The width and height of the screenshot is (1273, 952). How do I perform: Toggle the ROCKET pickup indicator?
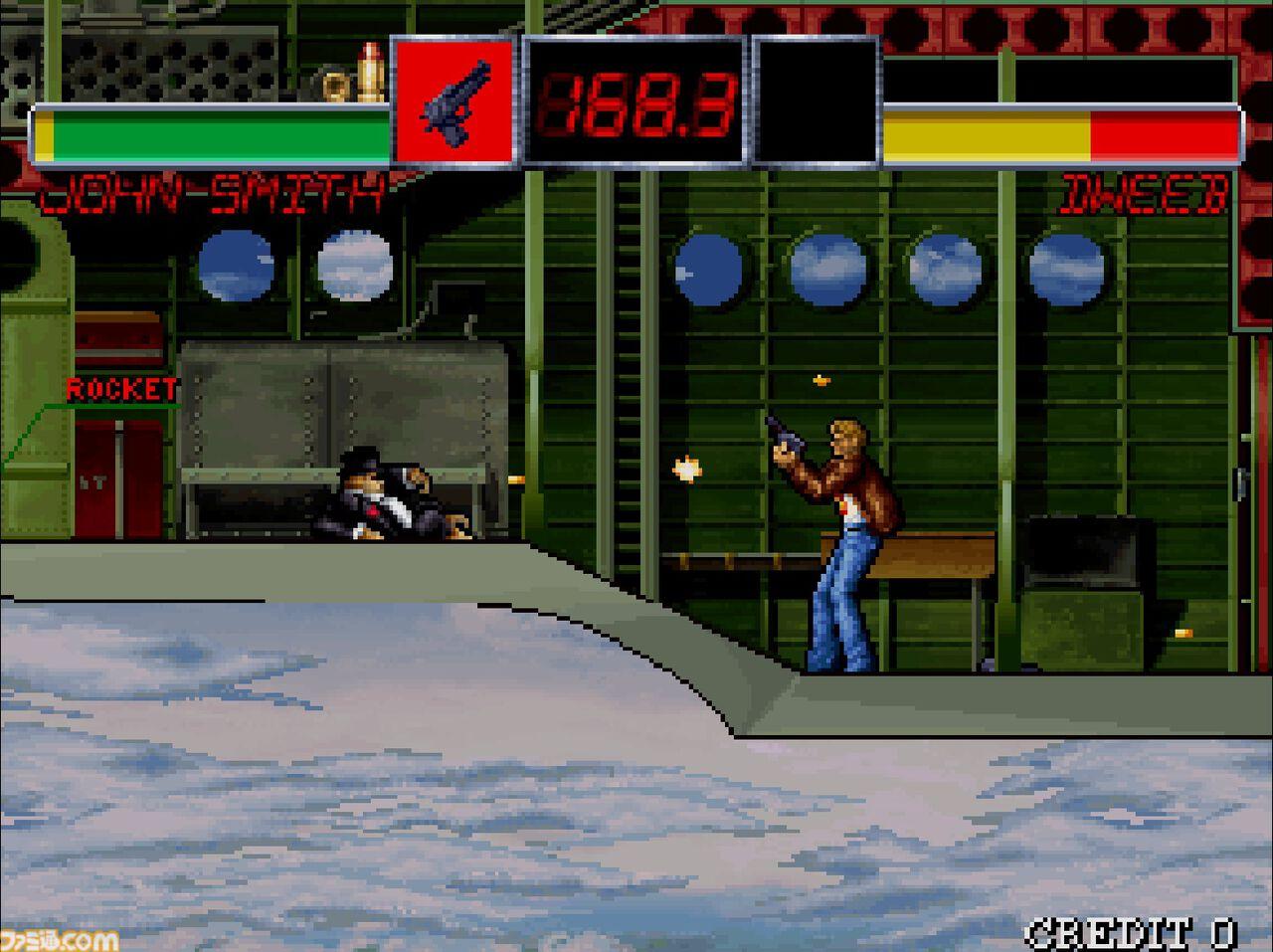(x=122, y=390)
